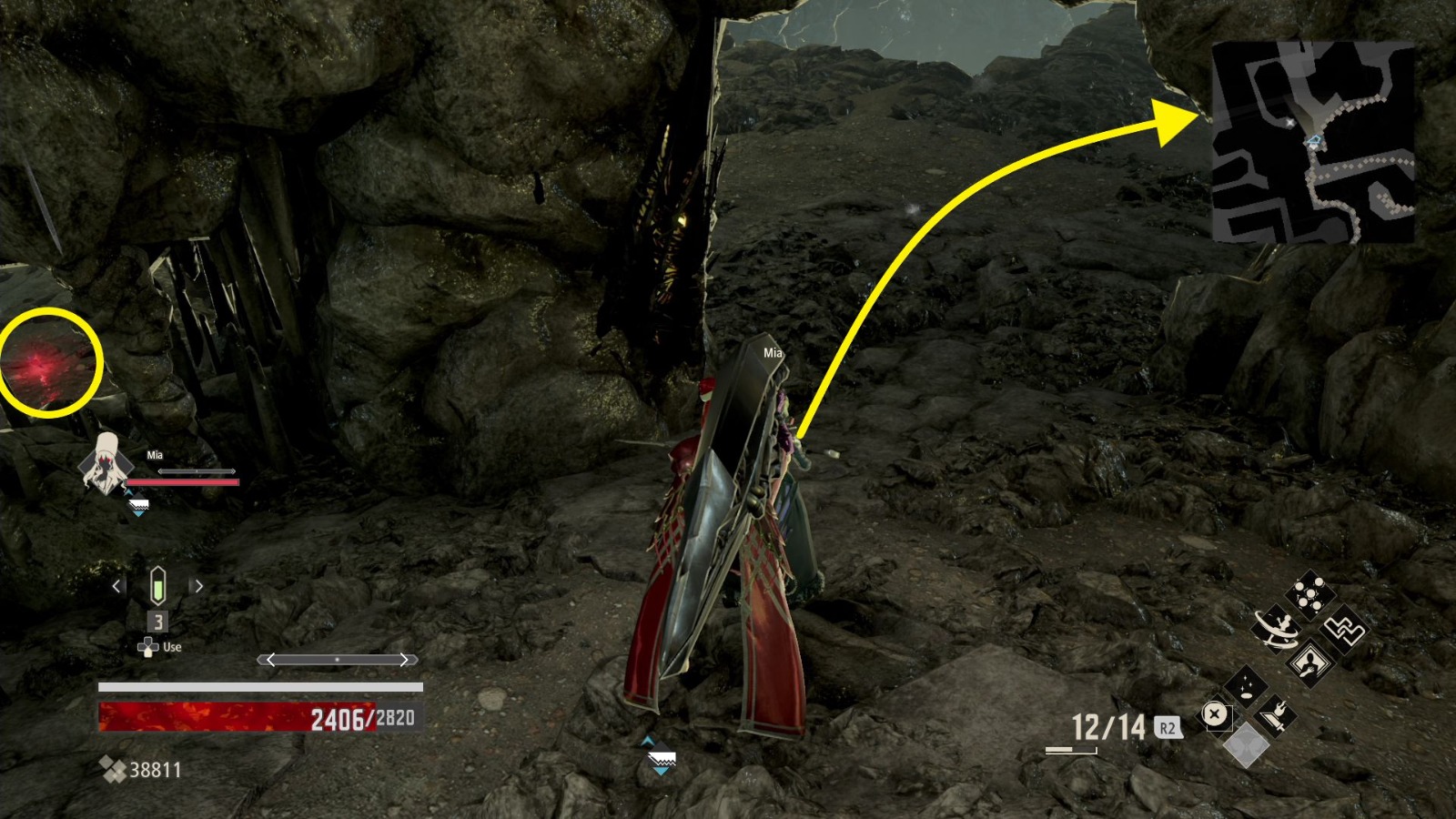This screenshot has height=819, width=1456.
Task: Activate the orbiting-ring gift icon
Action: coord(1277,630)
